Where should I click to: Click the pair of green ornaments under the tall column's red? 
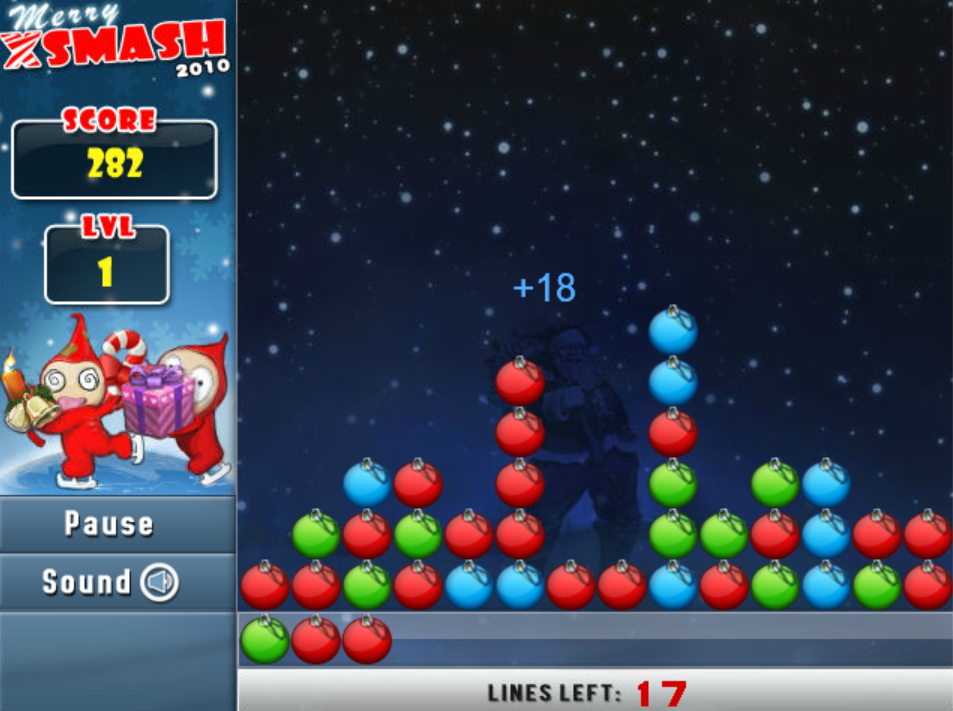[x=673, y=484]
